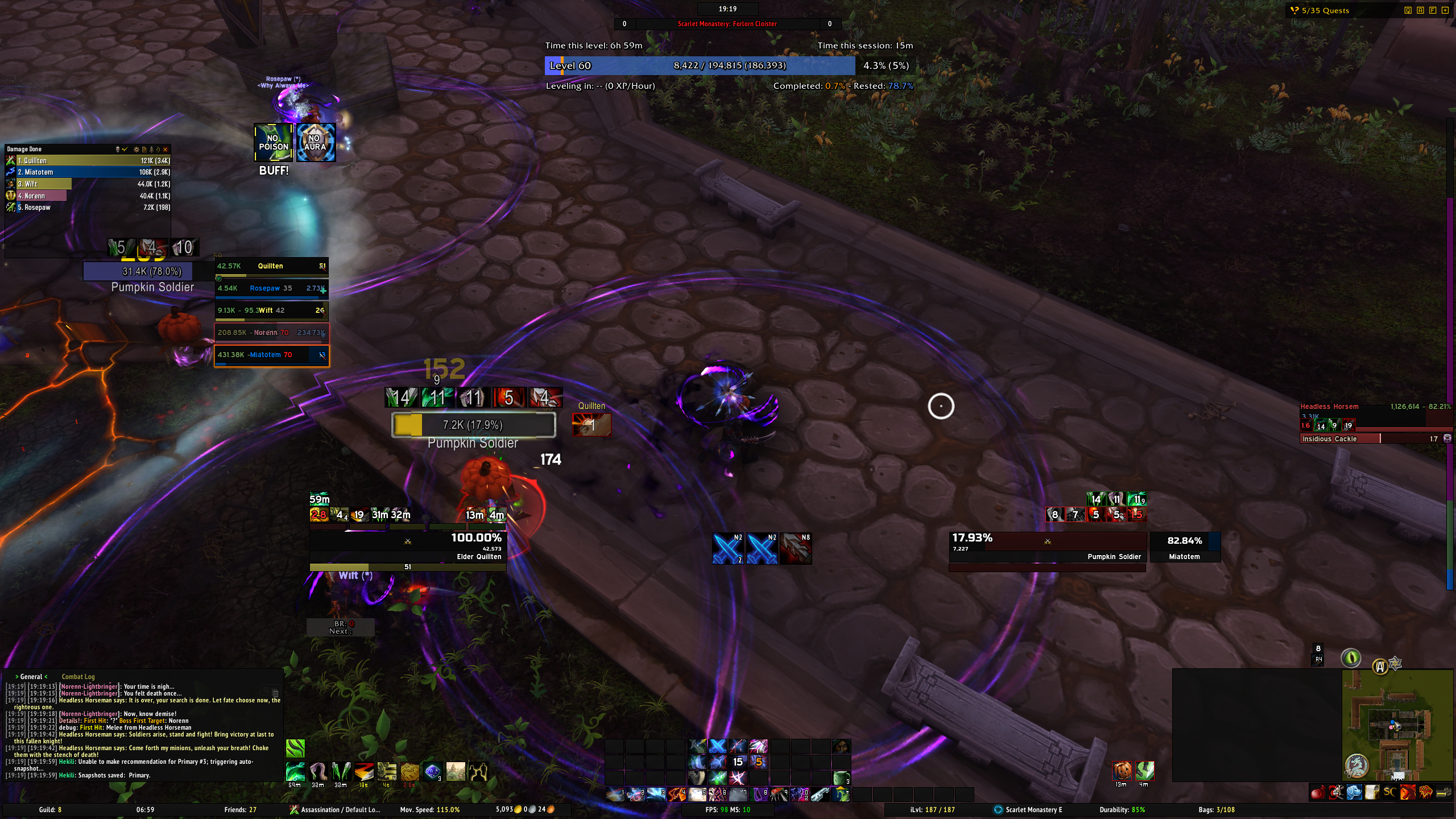Close the Damage Done meter window
Viewport: 1456px width, 819px height.
click(166, 150)
